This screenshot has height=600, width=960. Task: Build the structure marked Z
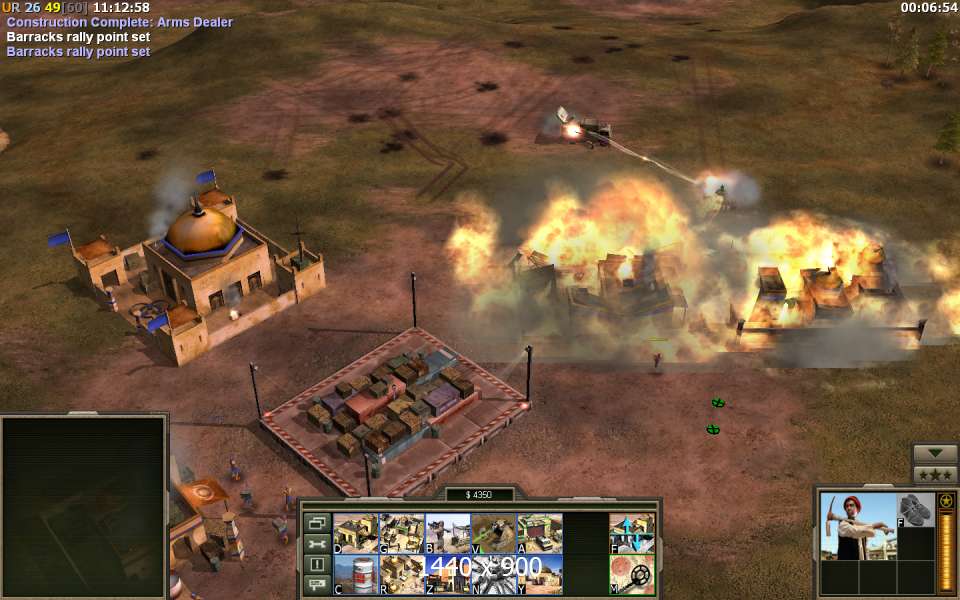[x=447, y=574]
